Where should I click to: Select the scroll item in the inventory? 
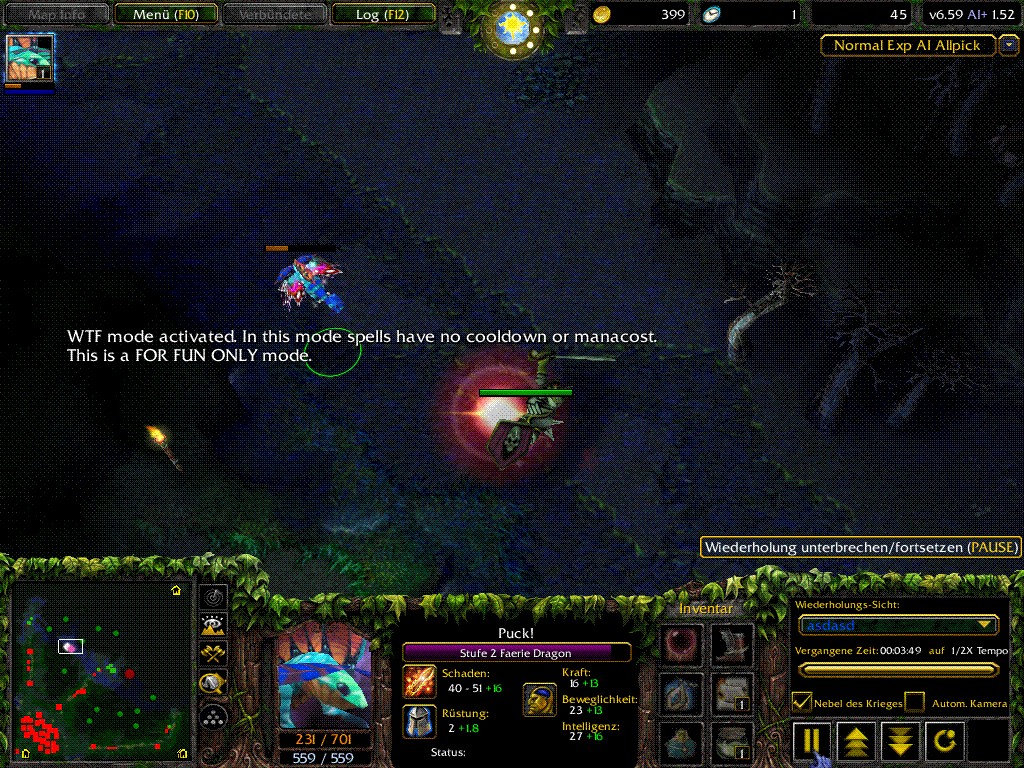pos(732,691)
